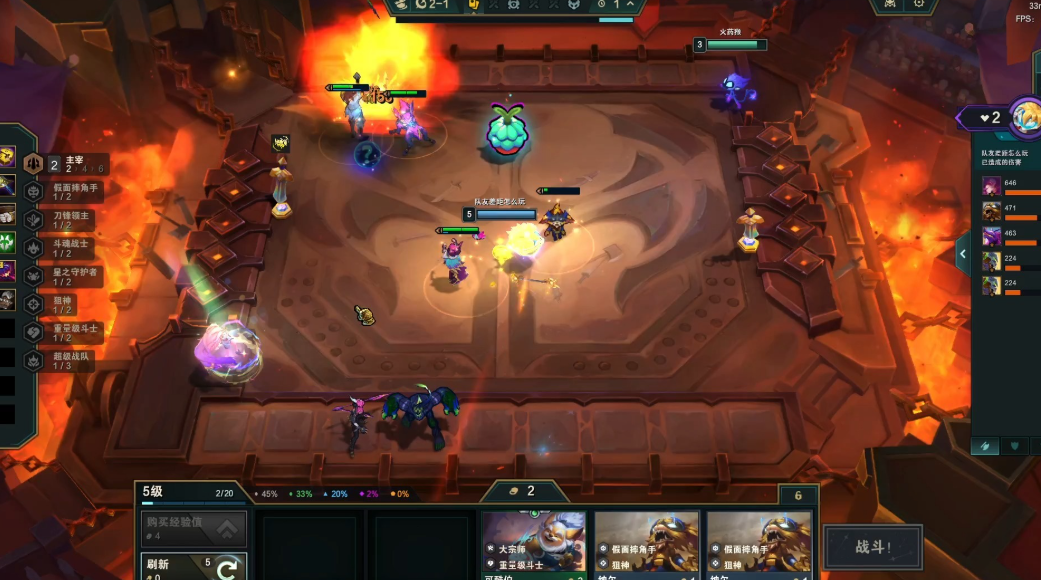This screenshot has width=1041, height=580.
Task: Click the 战斗! button
Action: click(x=872, y=547)
